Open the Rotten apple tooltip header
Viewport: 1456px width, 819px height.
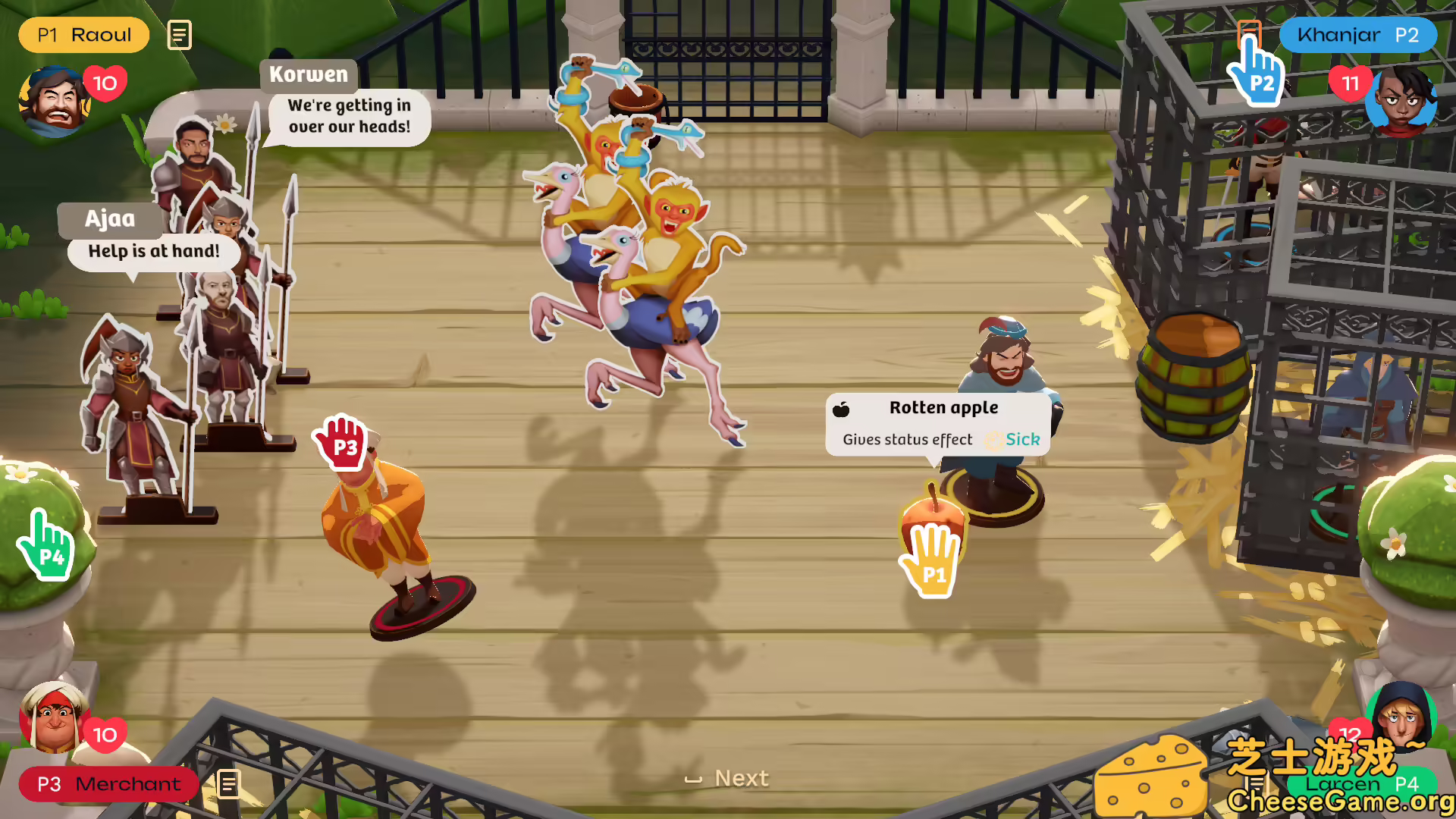(943, 407)
